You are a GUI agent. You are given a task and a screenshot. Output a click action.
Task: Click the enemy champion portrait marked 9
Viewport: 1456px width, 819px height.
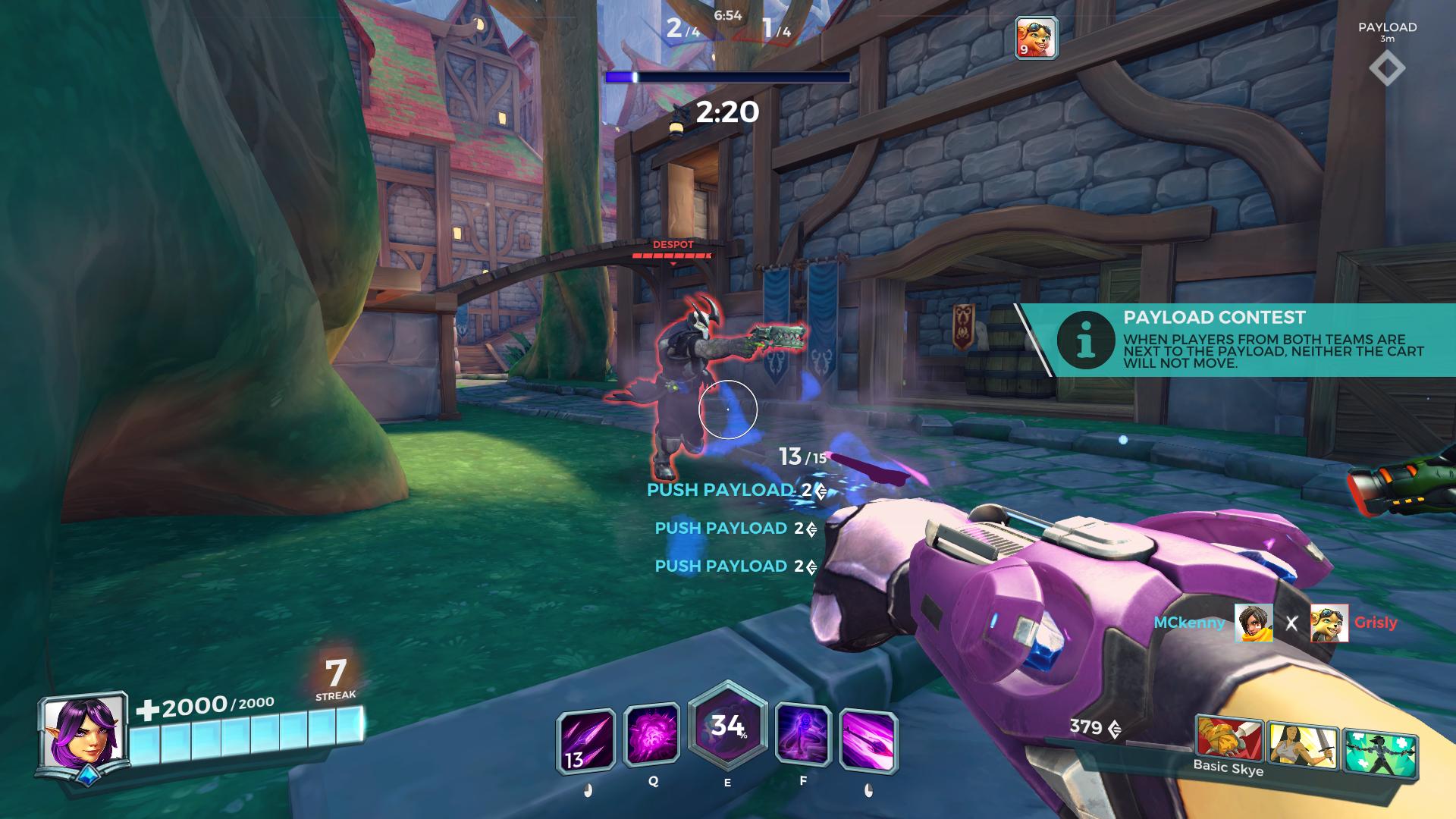tap(1036, 38)
